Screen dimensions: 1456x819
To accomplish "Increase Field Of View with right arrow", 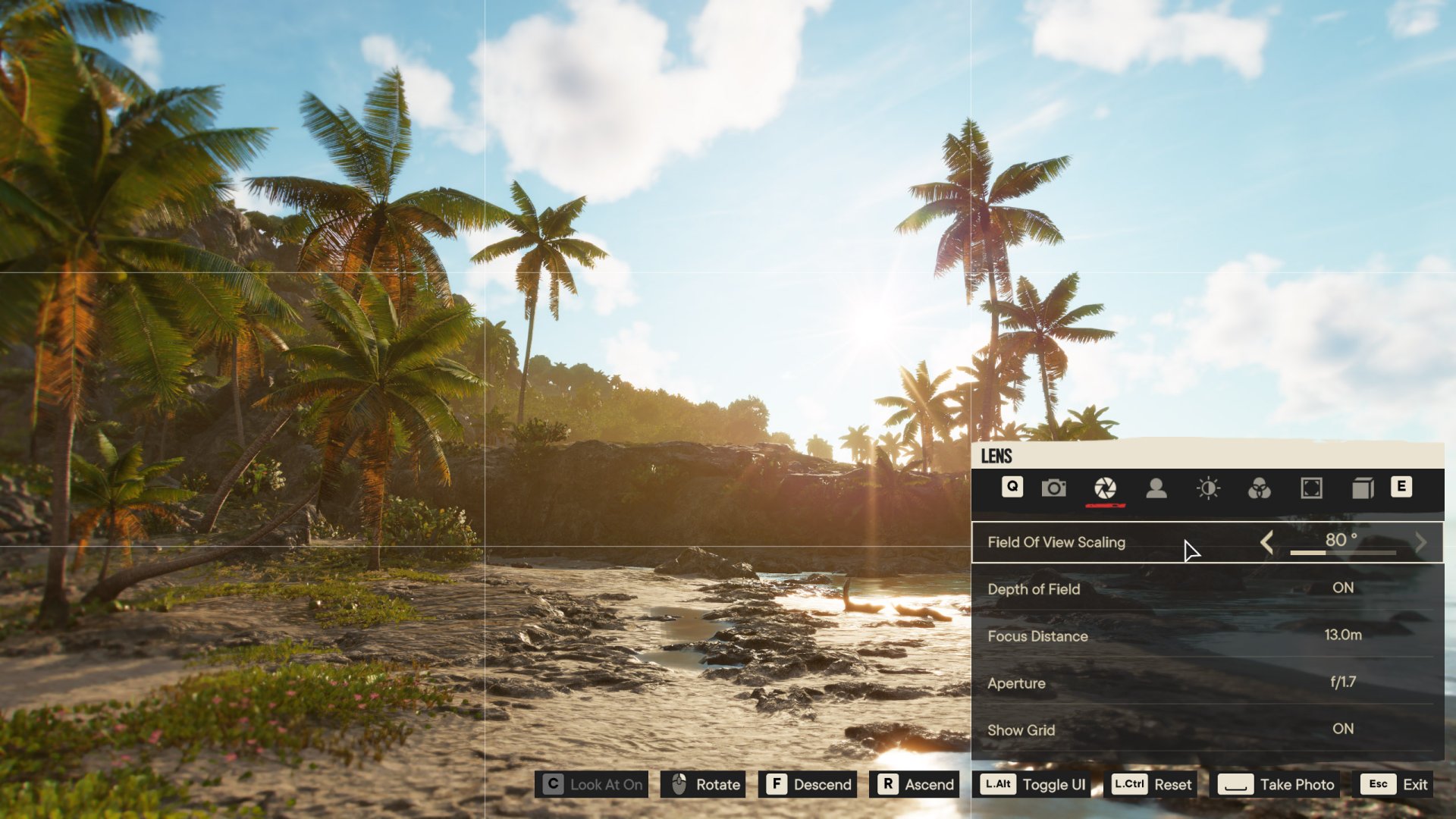I will 1420,542.
